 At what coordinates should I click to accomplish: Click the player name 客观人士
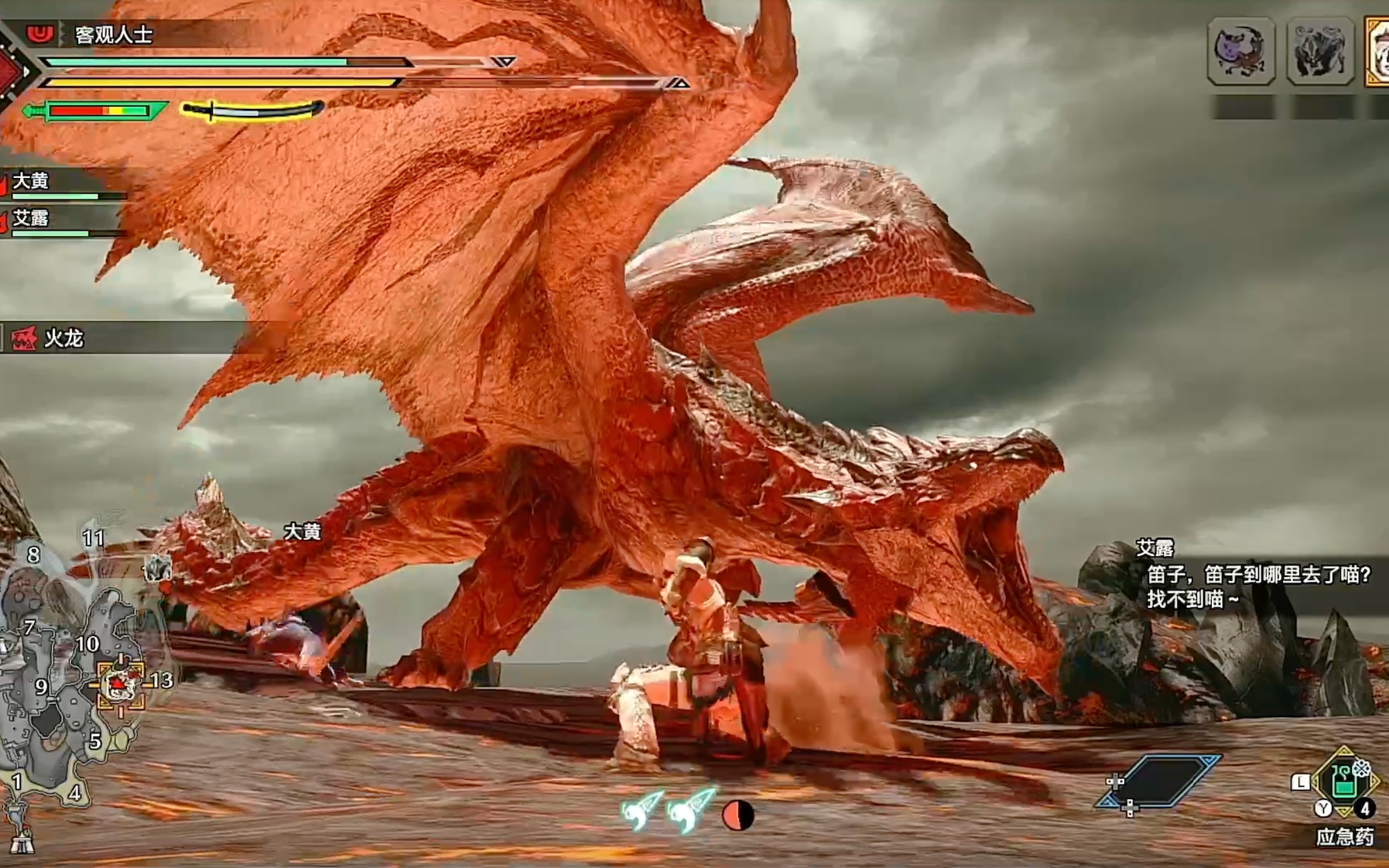click(x=114, y=35)
